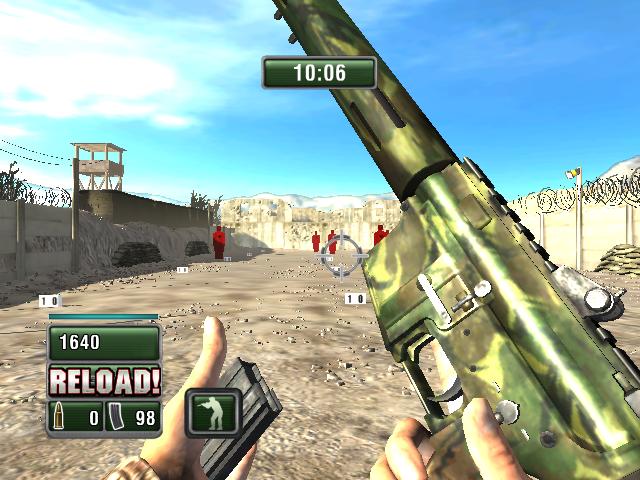Select the red RELOAD! prompt

[x=104, y=380]
